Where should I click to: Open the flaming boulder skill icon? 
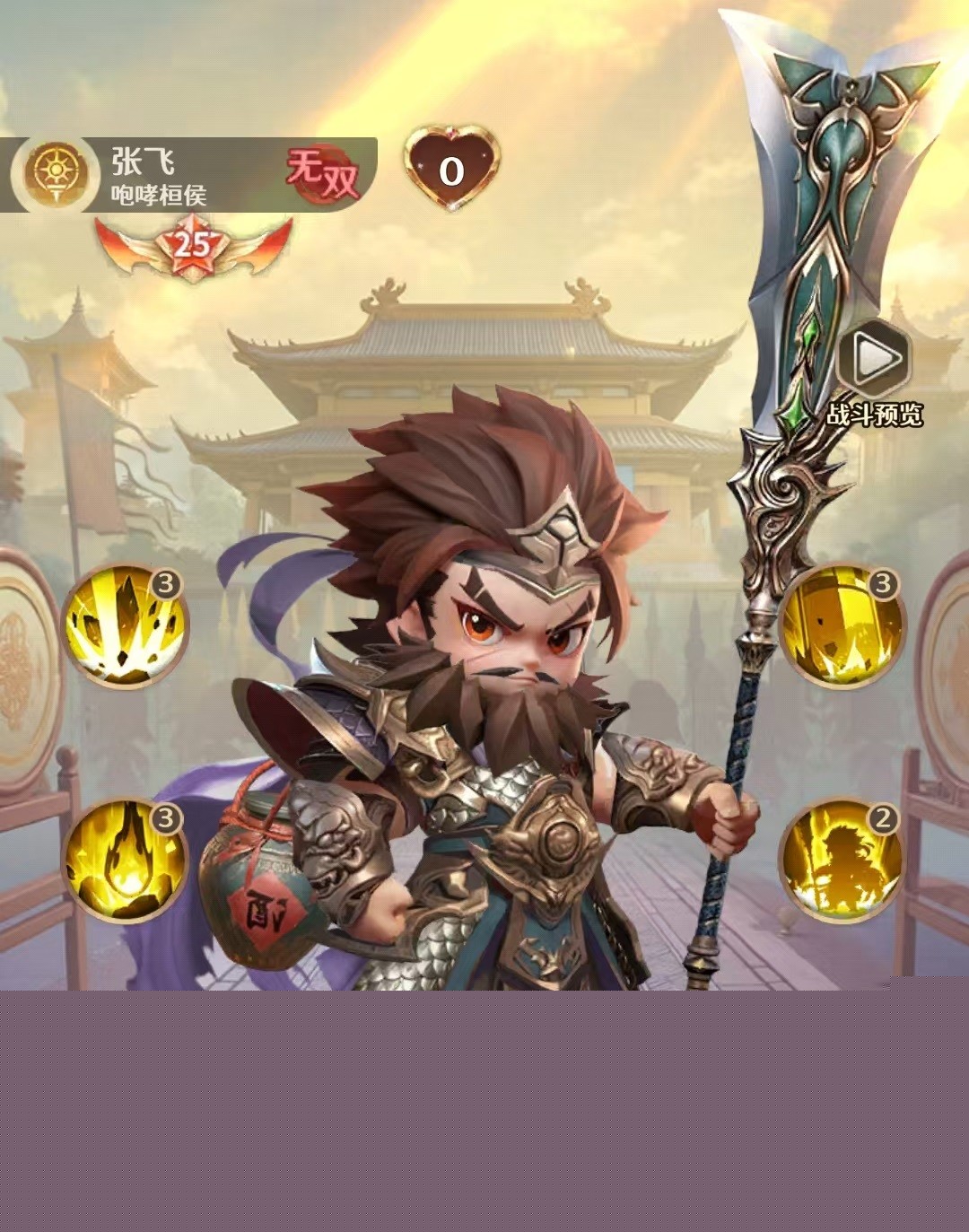125,860
